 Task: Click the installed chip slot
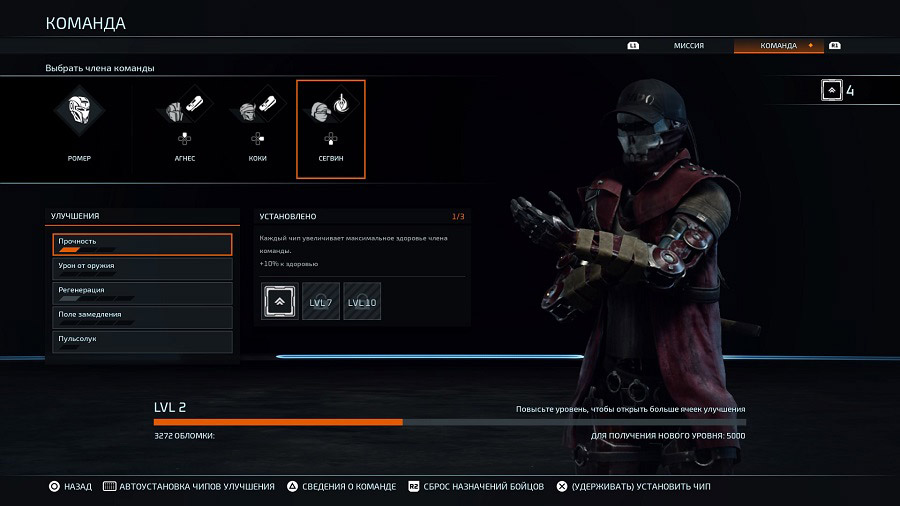pos(280,301)
